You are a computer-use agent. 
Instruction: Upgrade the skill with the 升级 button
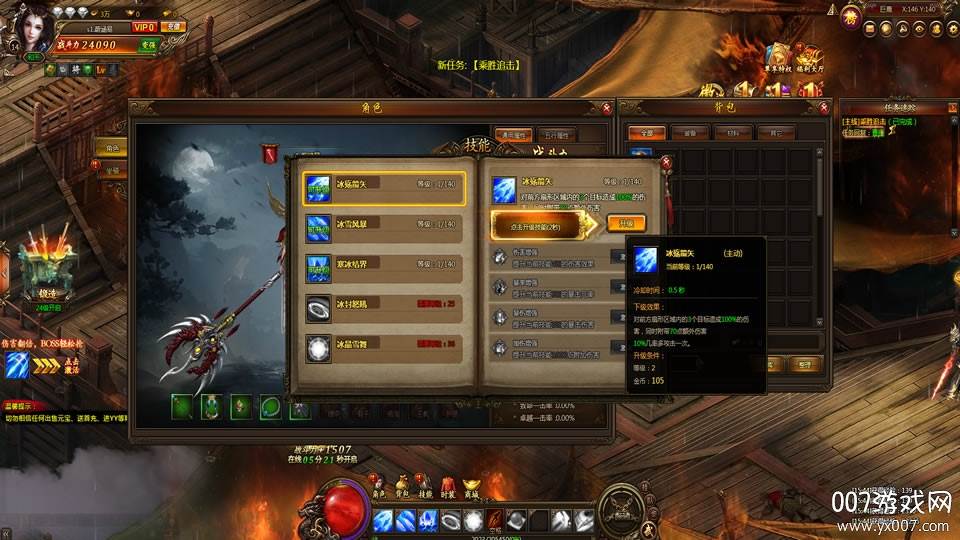tap(626, 223)
